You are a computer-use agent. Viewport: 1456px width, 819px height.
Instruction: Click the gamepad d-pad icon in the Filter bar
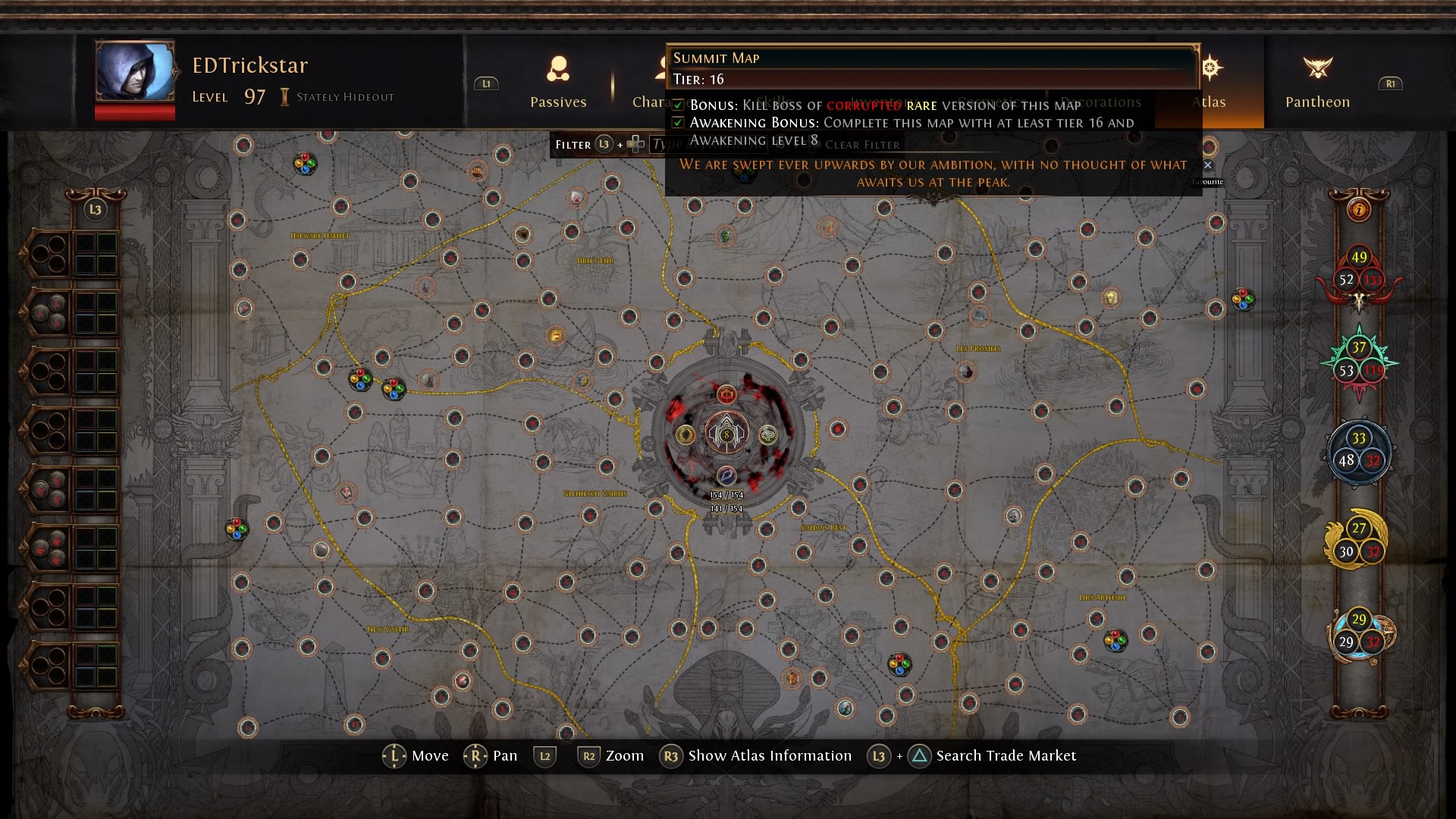[x=635, y=144]
